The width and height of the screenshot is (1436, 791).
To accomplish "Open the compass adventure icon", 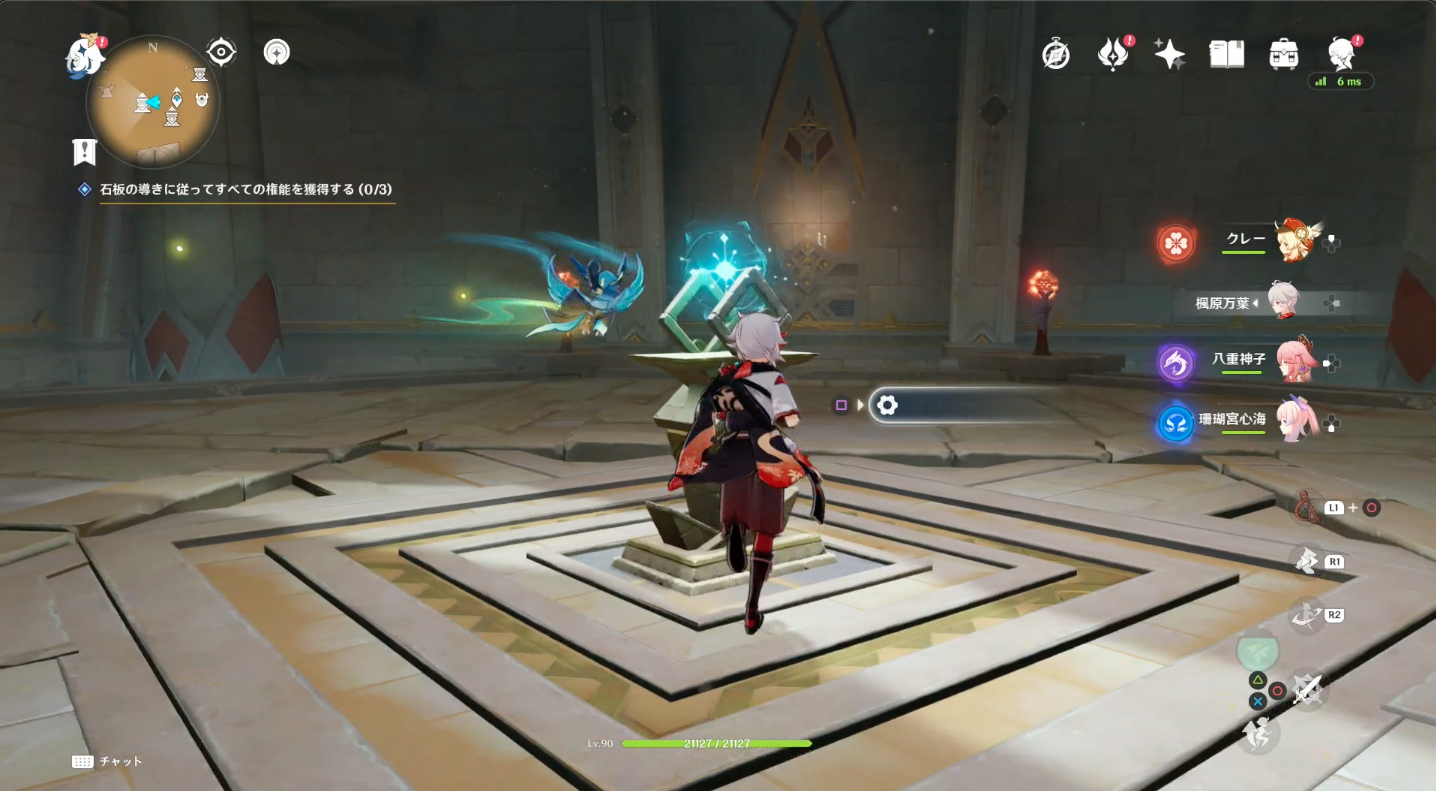I will pos(1056,54).
